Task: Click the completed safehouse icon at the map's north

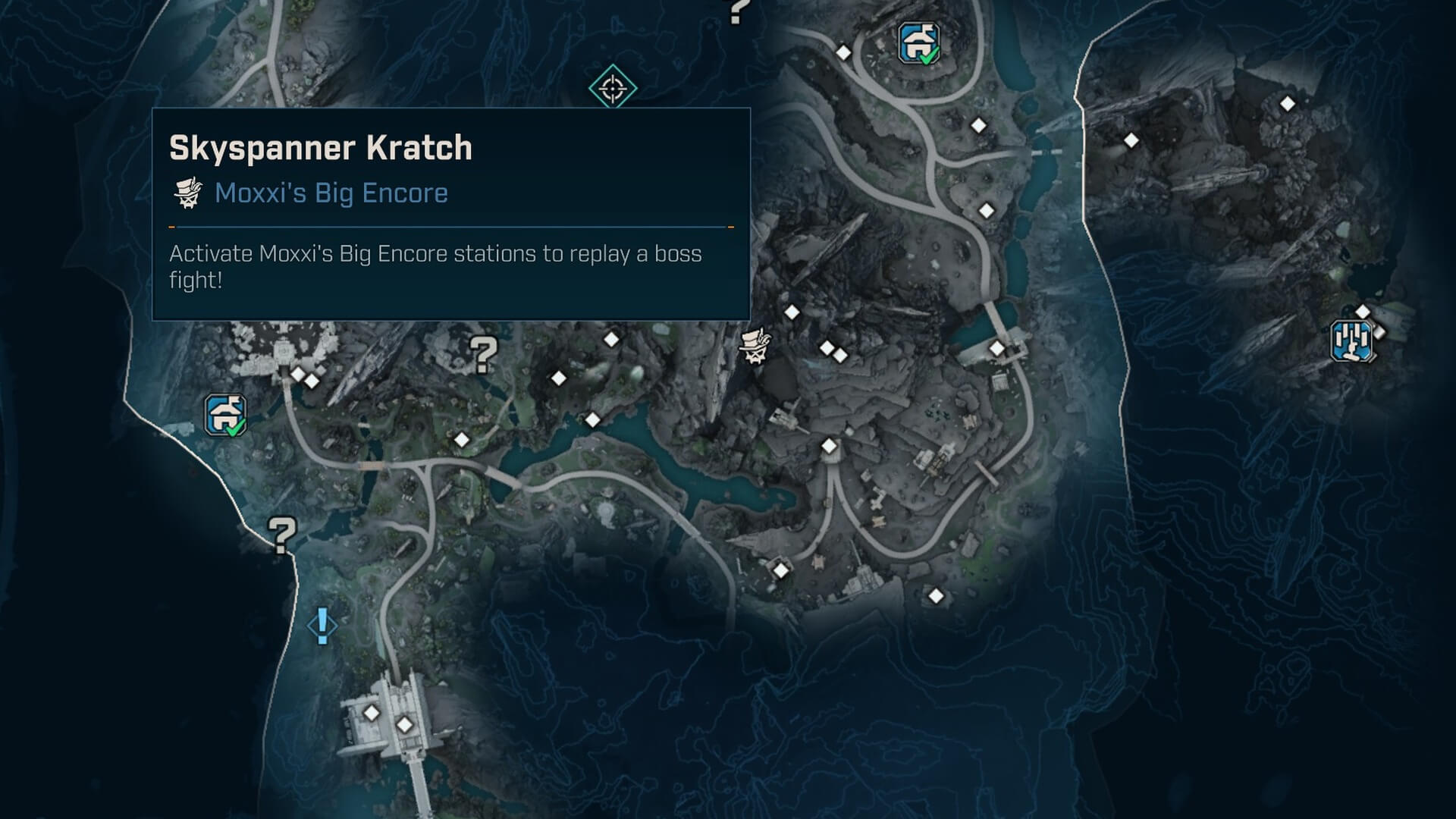Action: (918, 42)
